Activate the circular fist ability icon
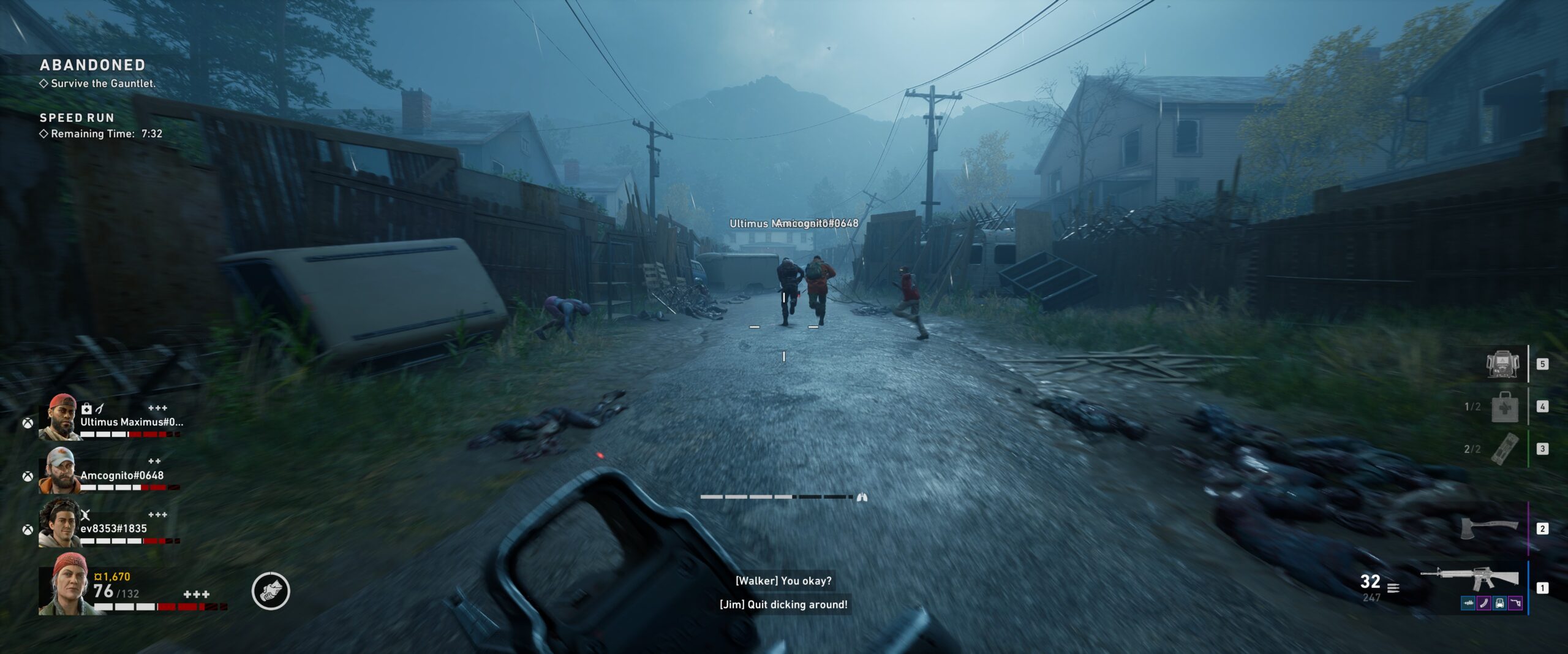 click(271, 591)
